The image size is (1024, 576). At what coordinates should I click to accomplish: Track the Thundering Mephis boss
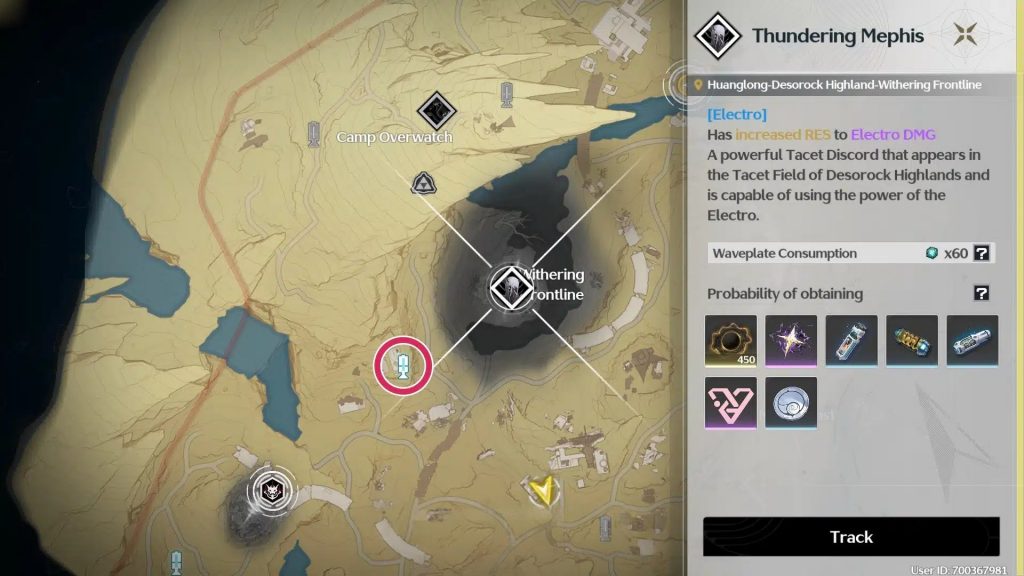(x=851, y=537)
